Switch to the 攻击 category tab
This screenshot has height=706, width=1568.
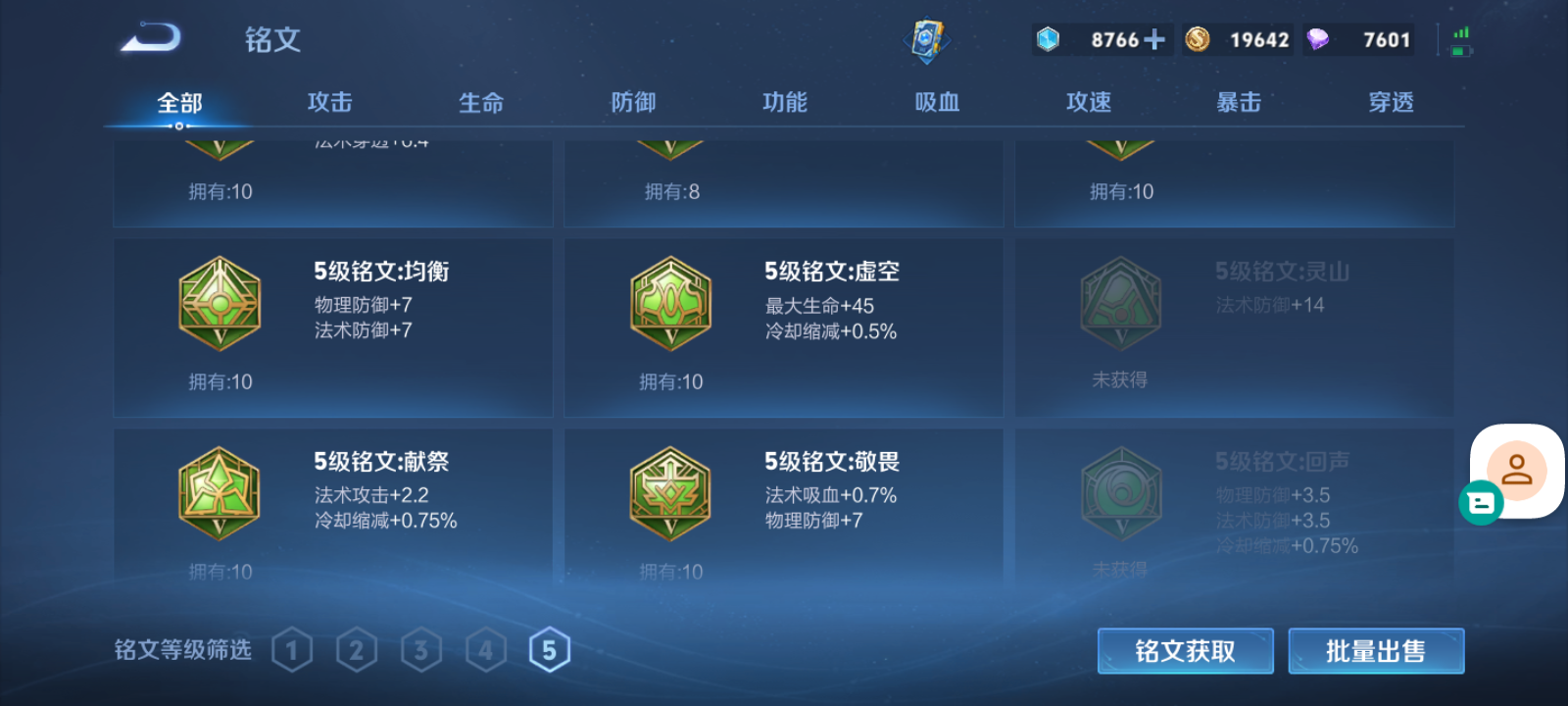tap(329, 101)
